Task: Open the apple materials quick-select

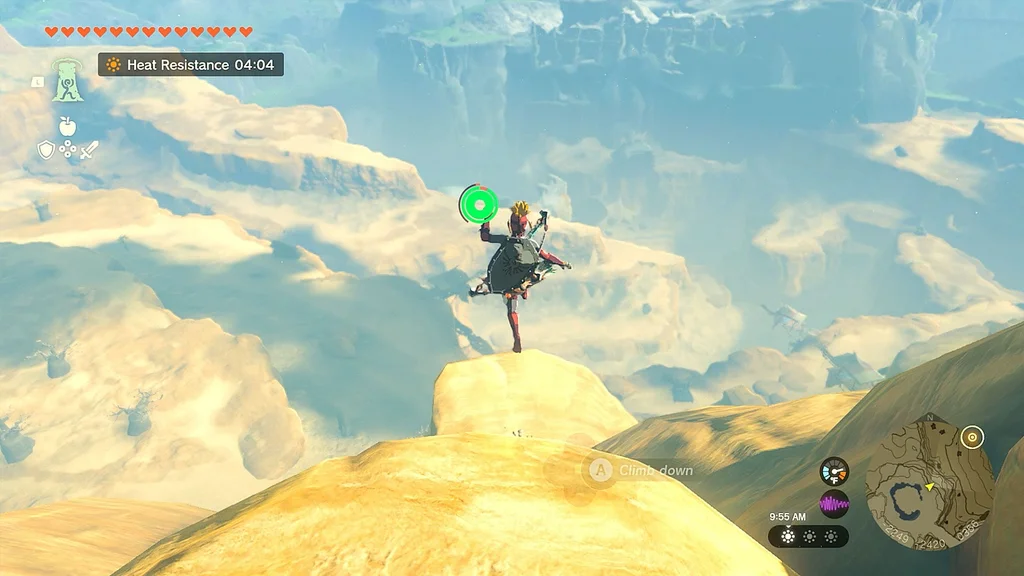Action: pyautogui.click(x=67, y=126)
